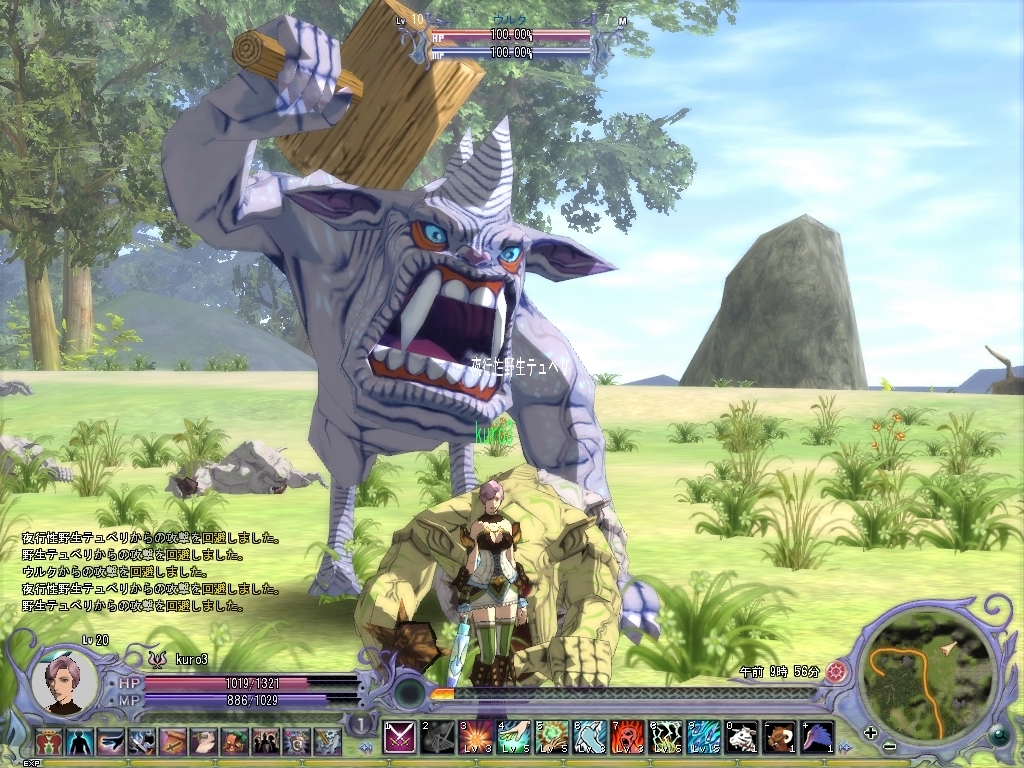The width and height of the screenshot is (1024, 768).
Task: Open the sword-on-scroll menu icon
Action: point(174,741)
